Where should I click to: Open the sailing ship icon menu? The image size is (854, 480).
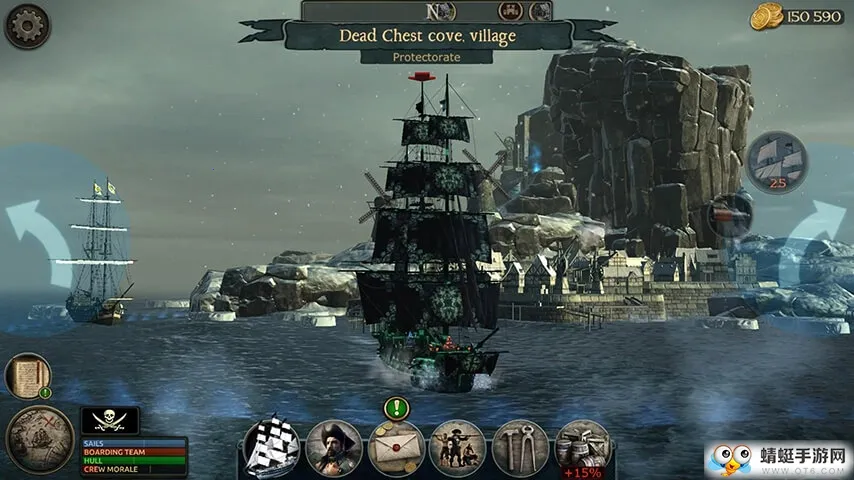tap(273, 447)
